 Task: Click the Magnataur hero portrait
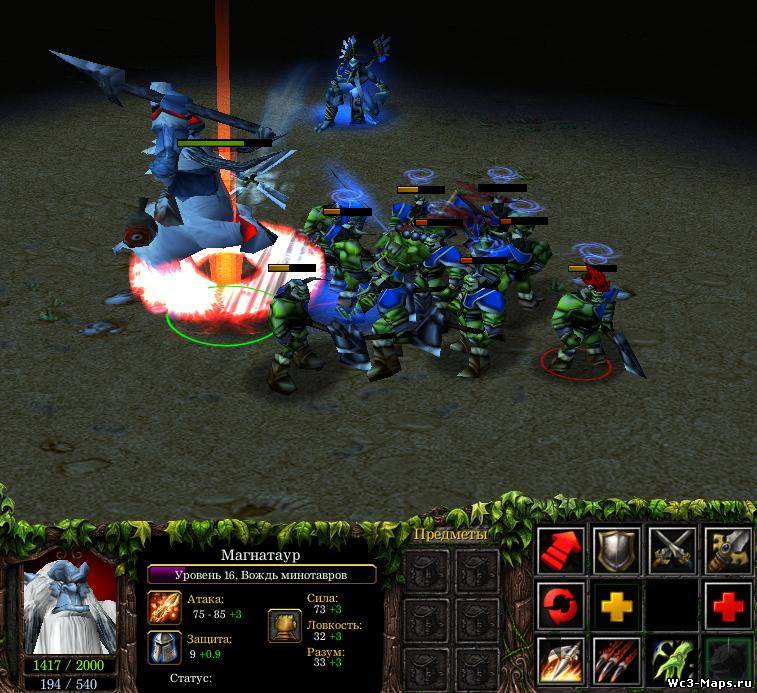(x=70, y=606)
